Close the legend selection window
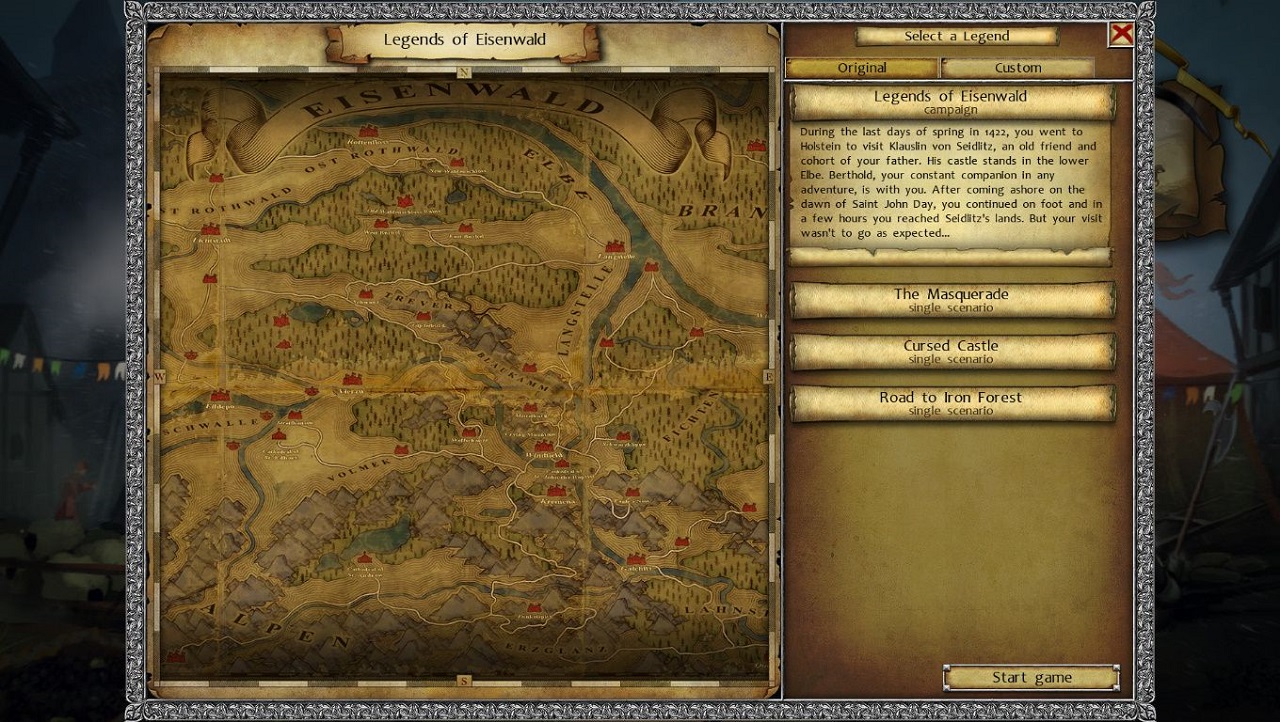Screen dimensions: 1280x722 pyautogui.click(x=1121, y=35)
